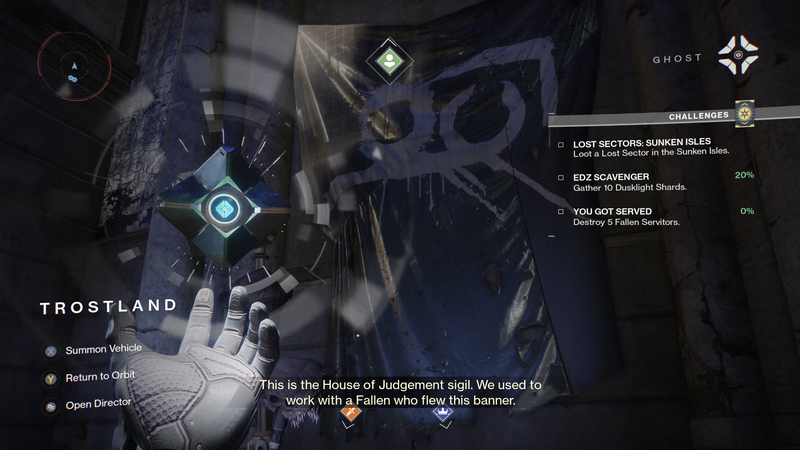Click the gold Challenges banner icon
The width and height of the screenshot is (800, 450).
pyautogui.click(x=743, y=115)
